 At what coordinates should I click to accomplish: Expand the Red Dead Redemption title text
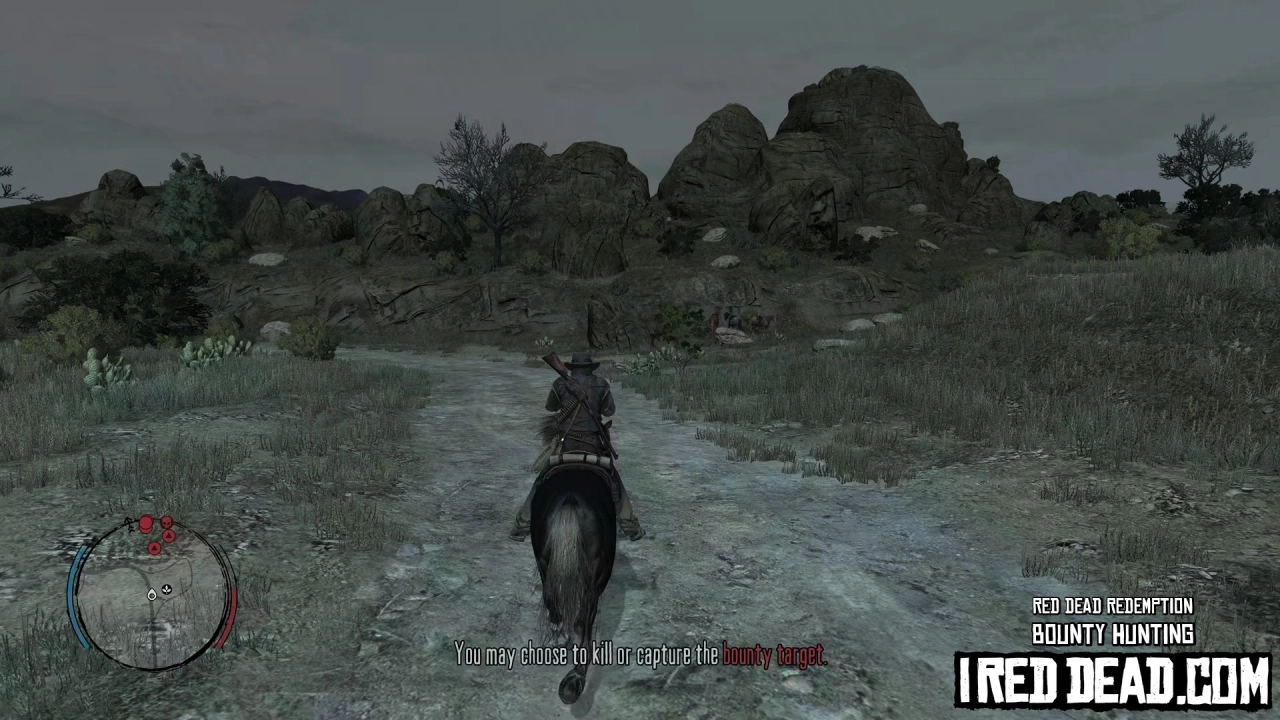point(1112,606)
